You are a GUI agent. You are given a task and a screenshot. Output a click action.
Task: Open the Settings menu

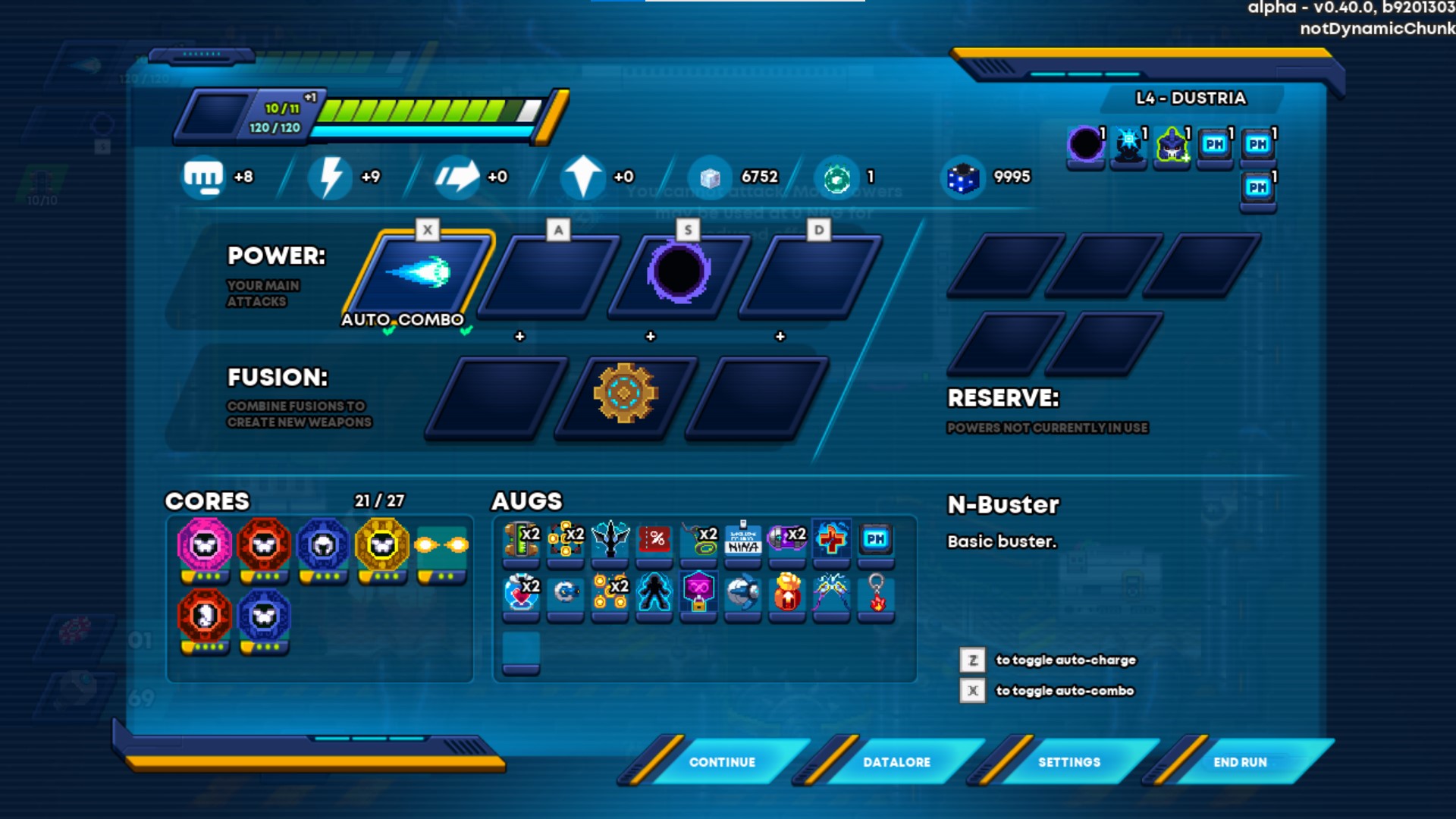pos(1068,761)
